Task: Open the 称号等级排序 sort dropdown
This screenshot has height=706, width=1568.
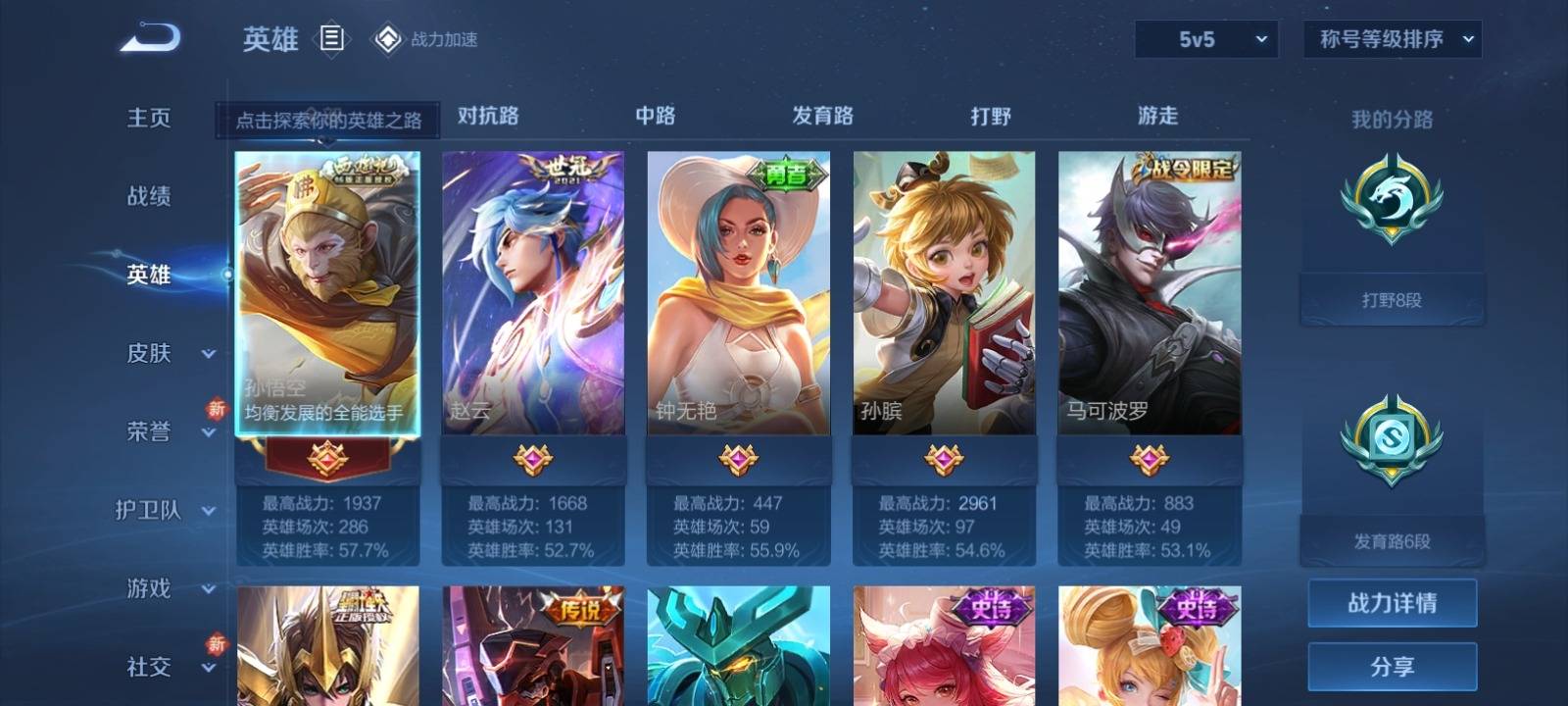Action: [x=1392, y=39]
